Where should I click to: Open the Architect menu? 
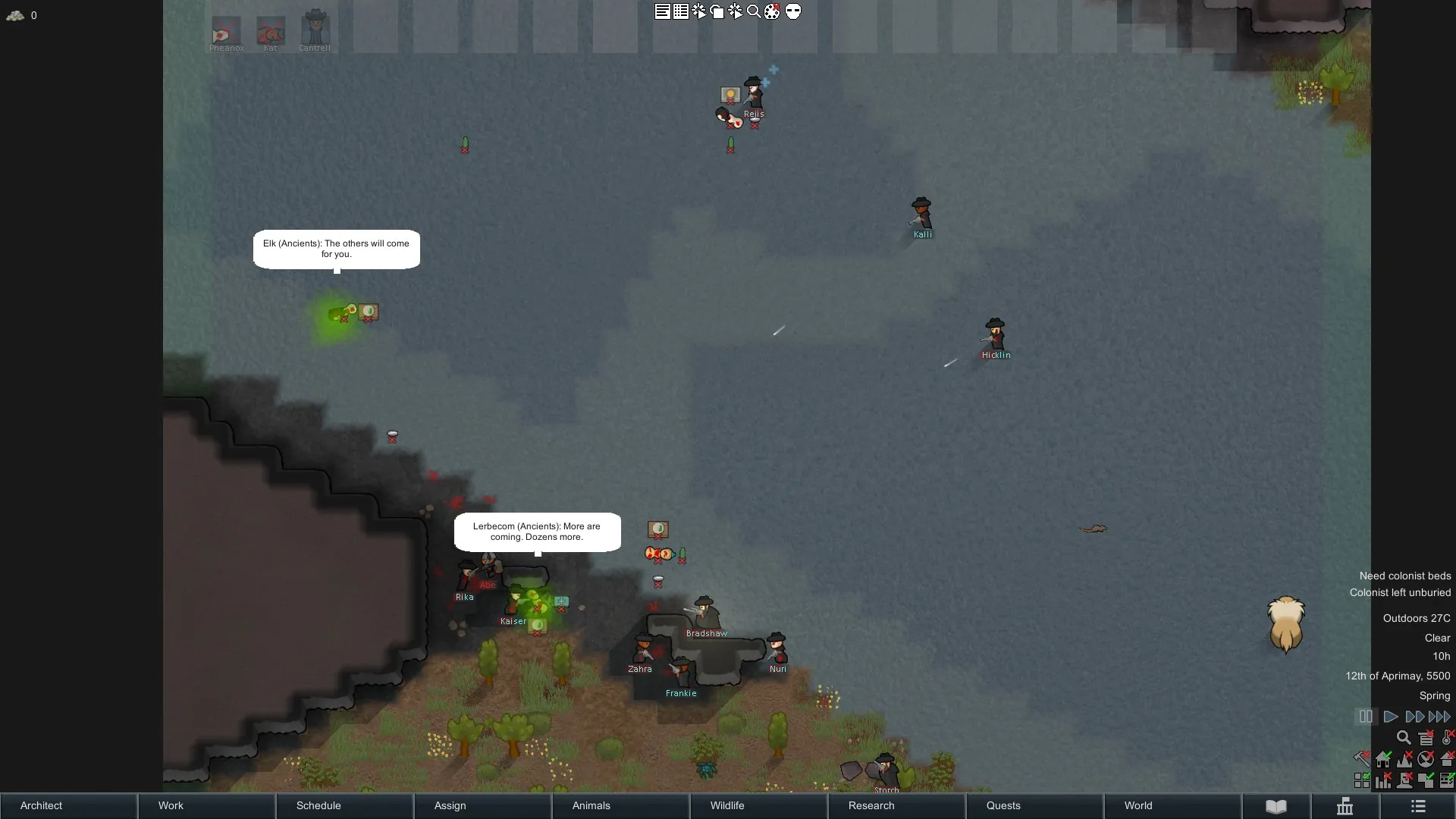(x=68, y=805)
